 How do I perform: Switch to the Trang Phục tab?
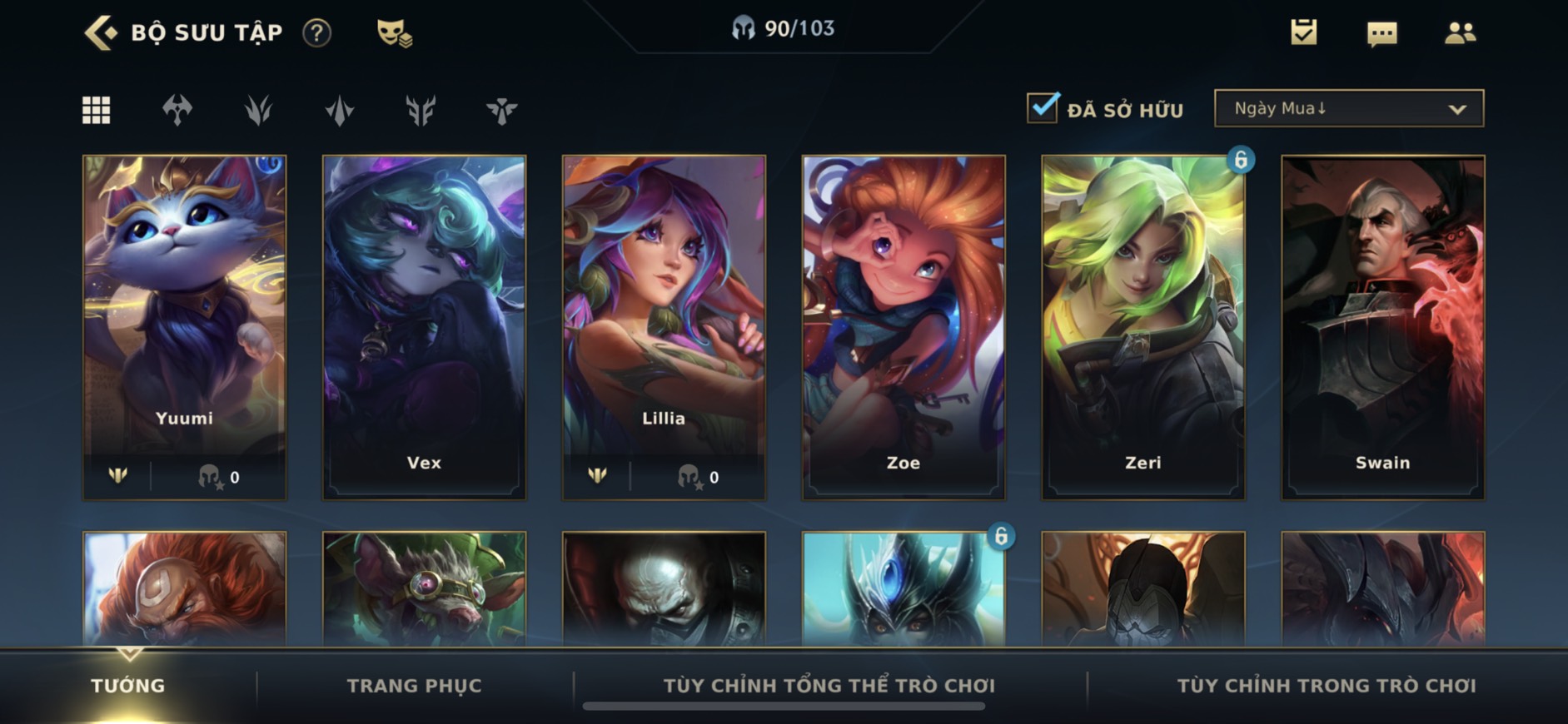point(414,686)
